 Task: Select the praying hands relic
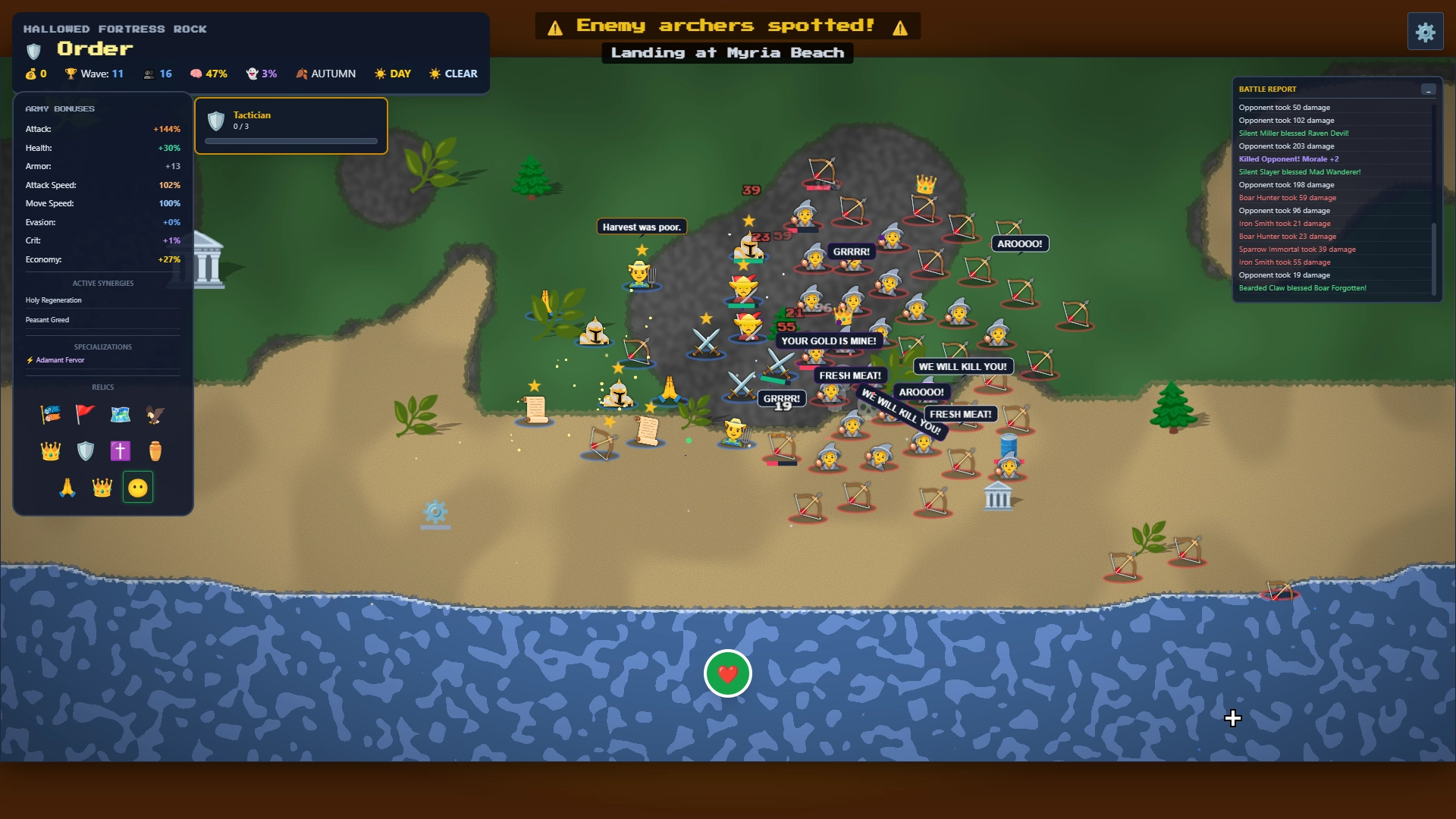[x=67, y=488]
